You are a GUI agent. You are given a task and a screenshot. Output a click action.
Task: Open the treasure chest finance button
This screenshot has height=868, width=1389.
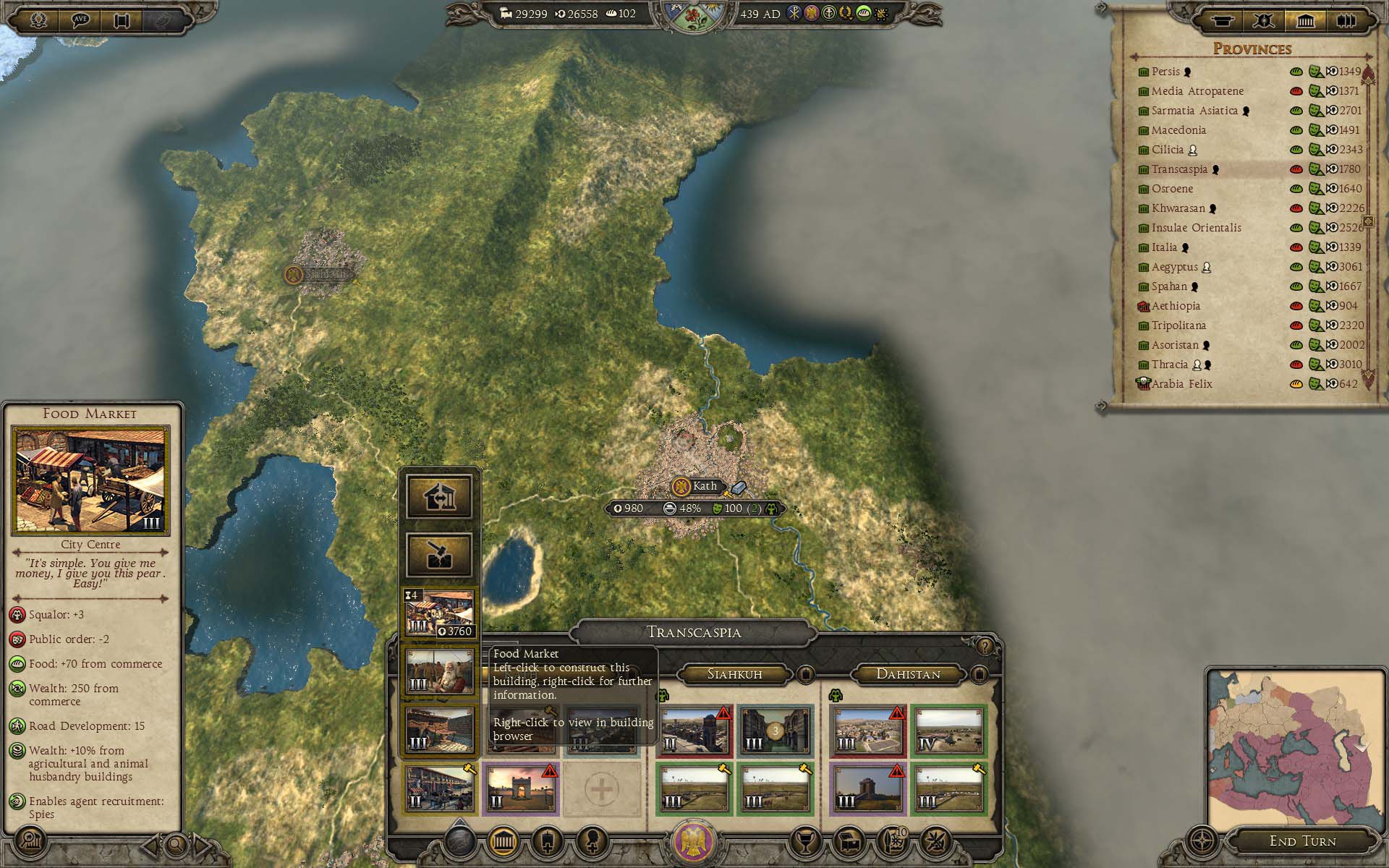[847, 841]
